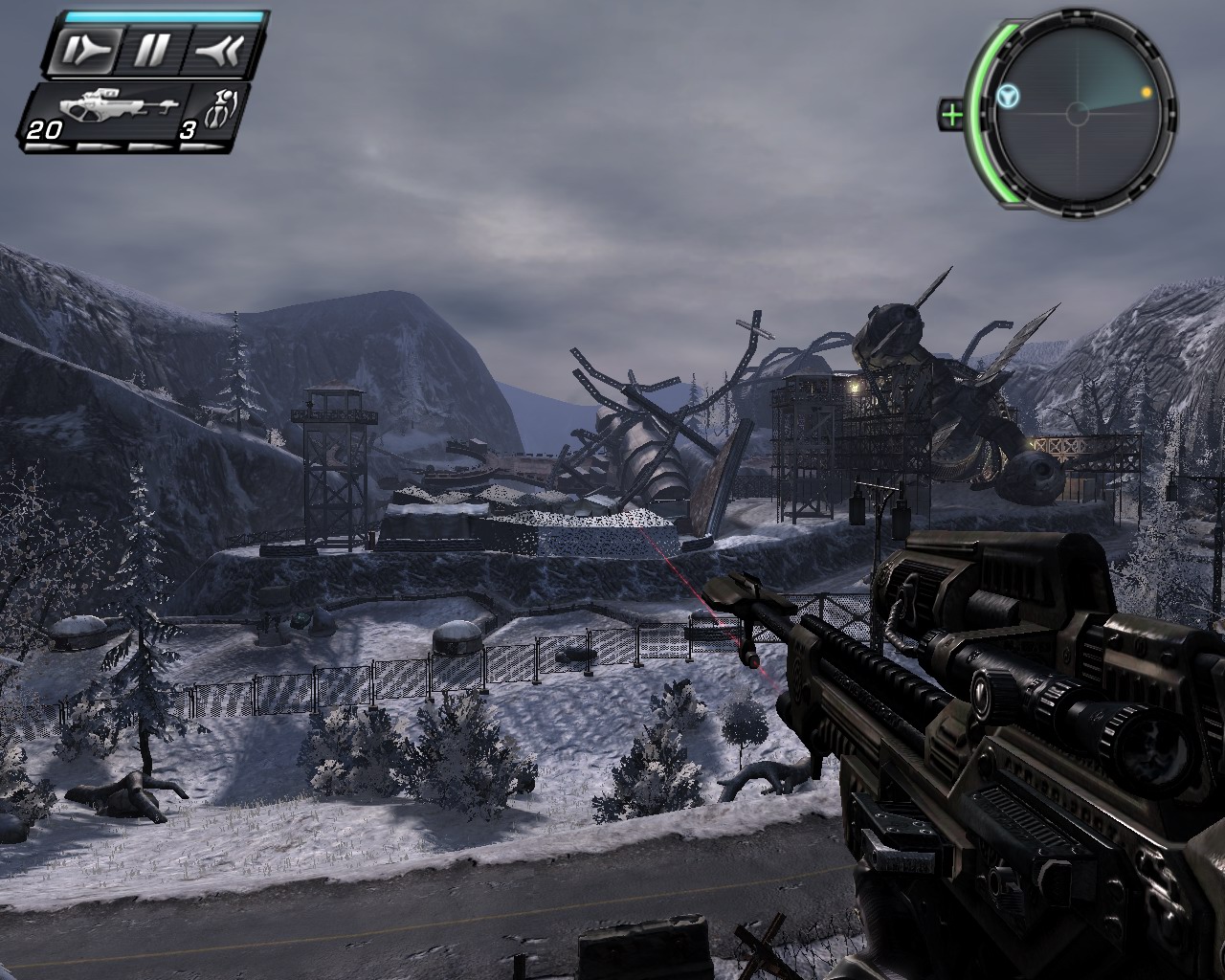Viewport: 1225px width, 980px height.
Task: Click the blue objective marker on radar
Action: tap(1007, 95)
